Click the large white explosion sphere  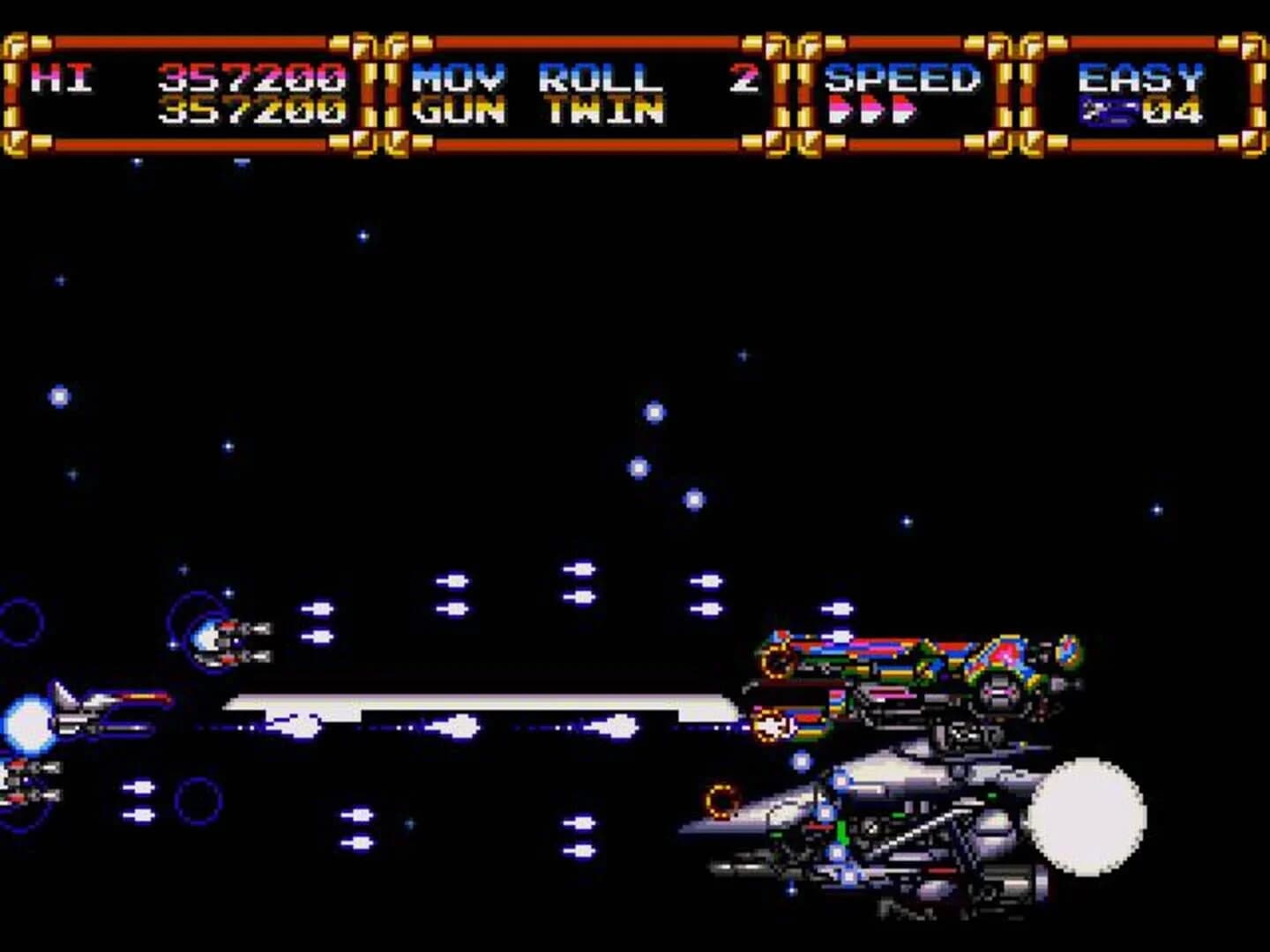[x=1089, y=820]
